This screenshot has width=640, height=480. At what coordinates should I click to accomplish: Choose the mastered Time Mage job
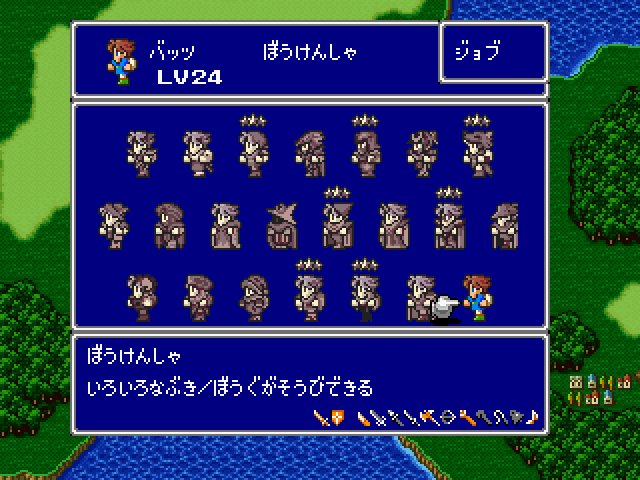point(336,225)
